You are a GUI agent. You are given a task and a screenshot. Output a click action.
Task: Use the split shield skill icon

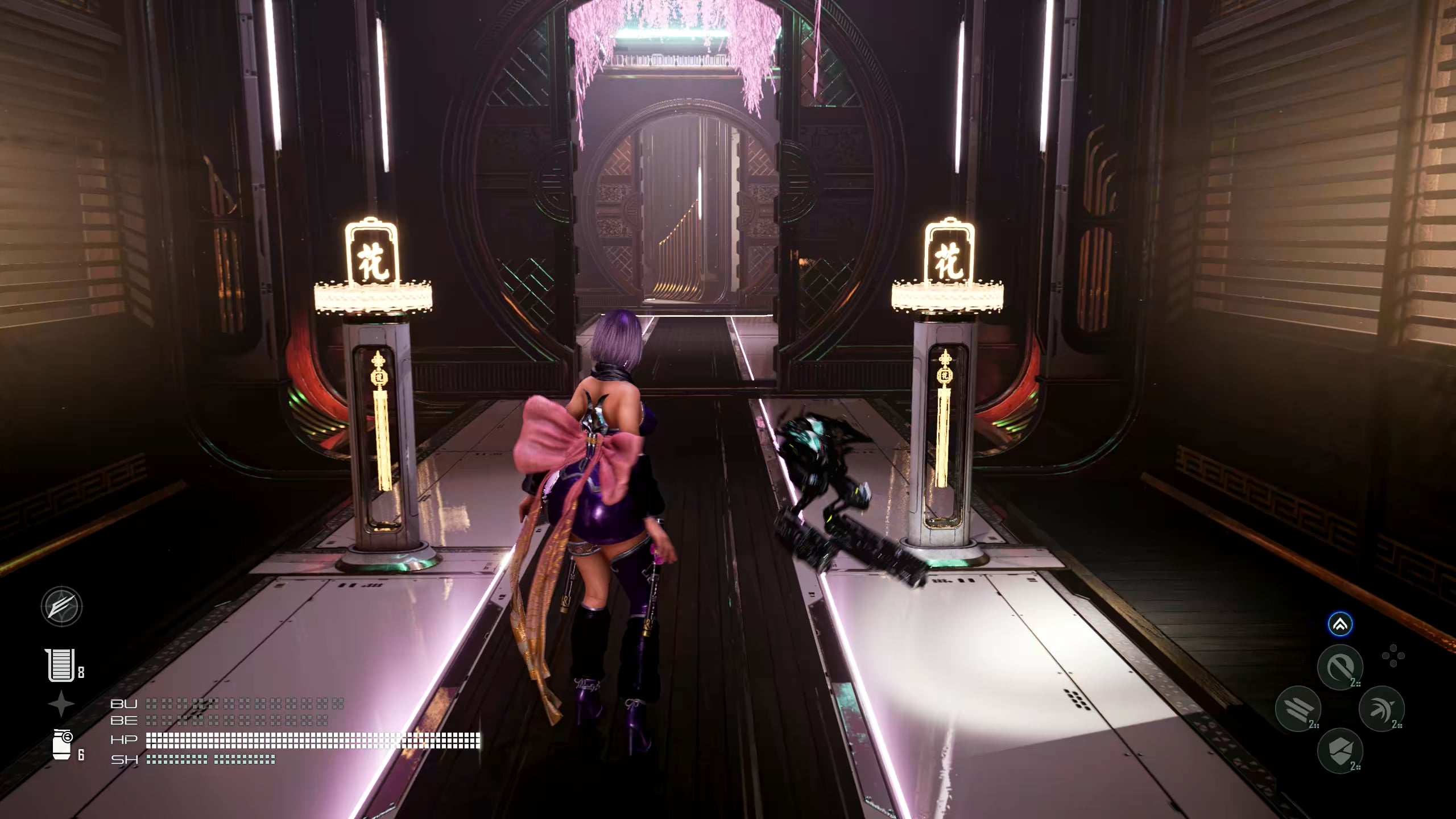coord(1340,750)
